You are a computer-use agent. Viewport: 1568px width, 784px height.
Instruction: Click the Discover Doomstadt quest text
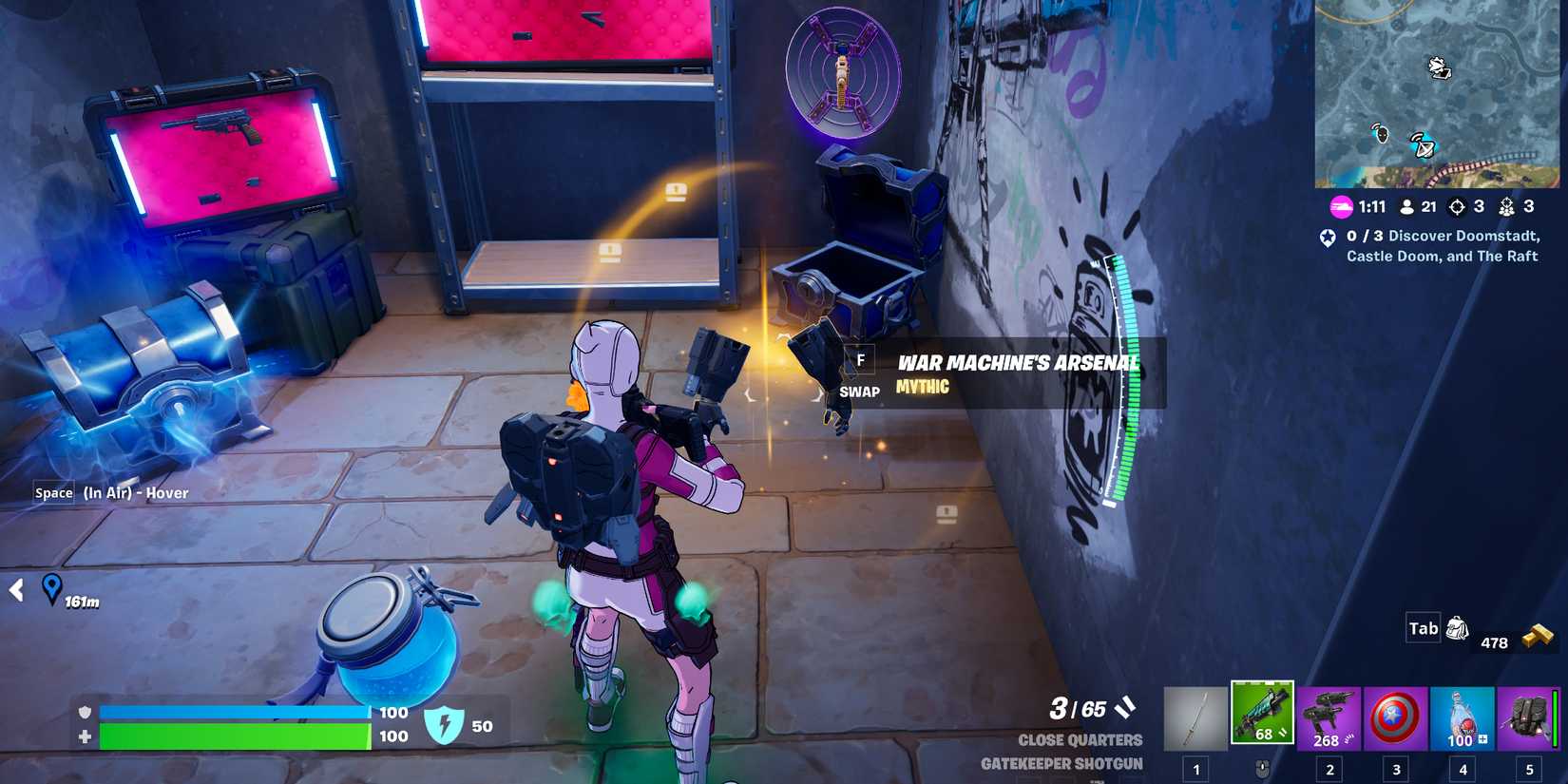(x=1442, y=245)
